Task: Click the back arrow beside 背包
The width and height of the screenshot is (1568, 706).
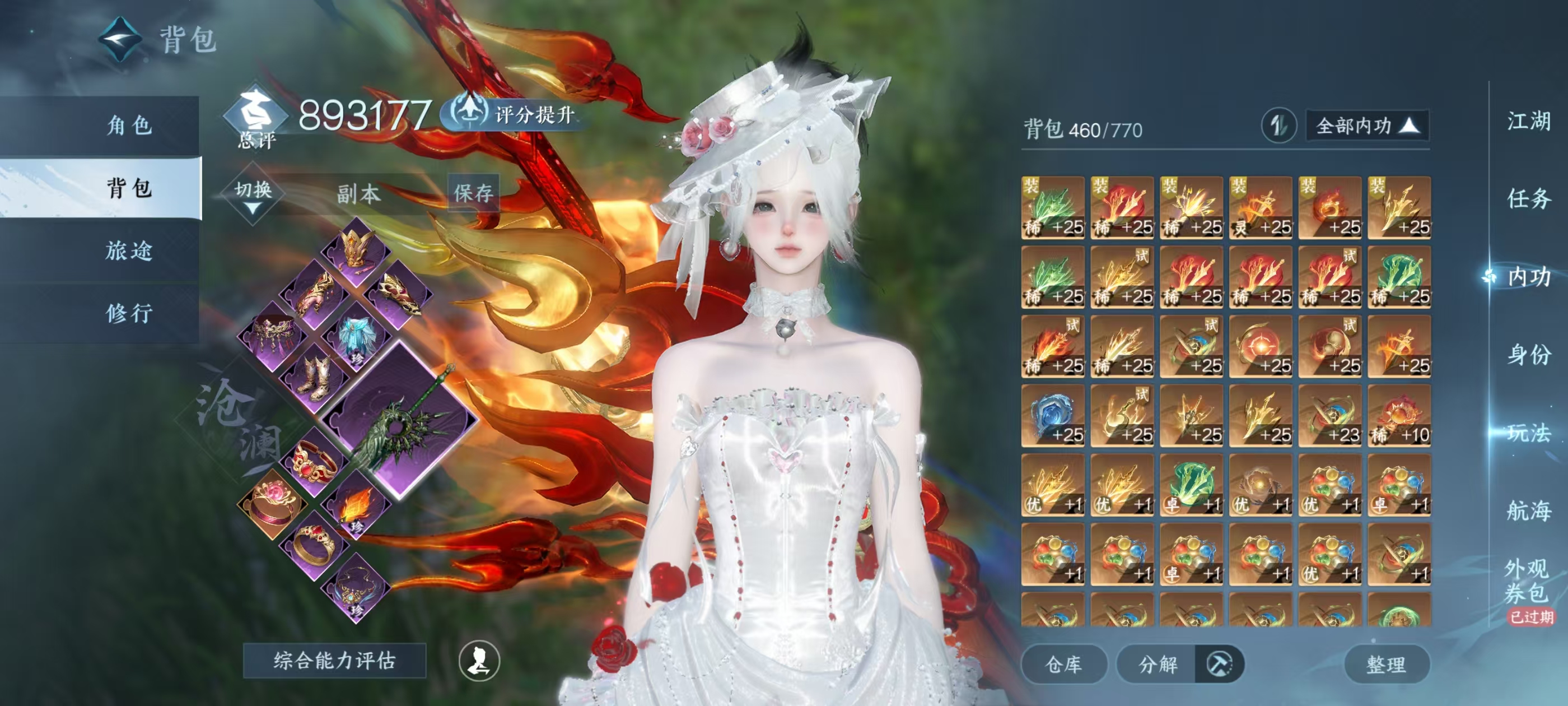Action: (x=120, y=40)
